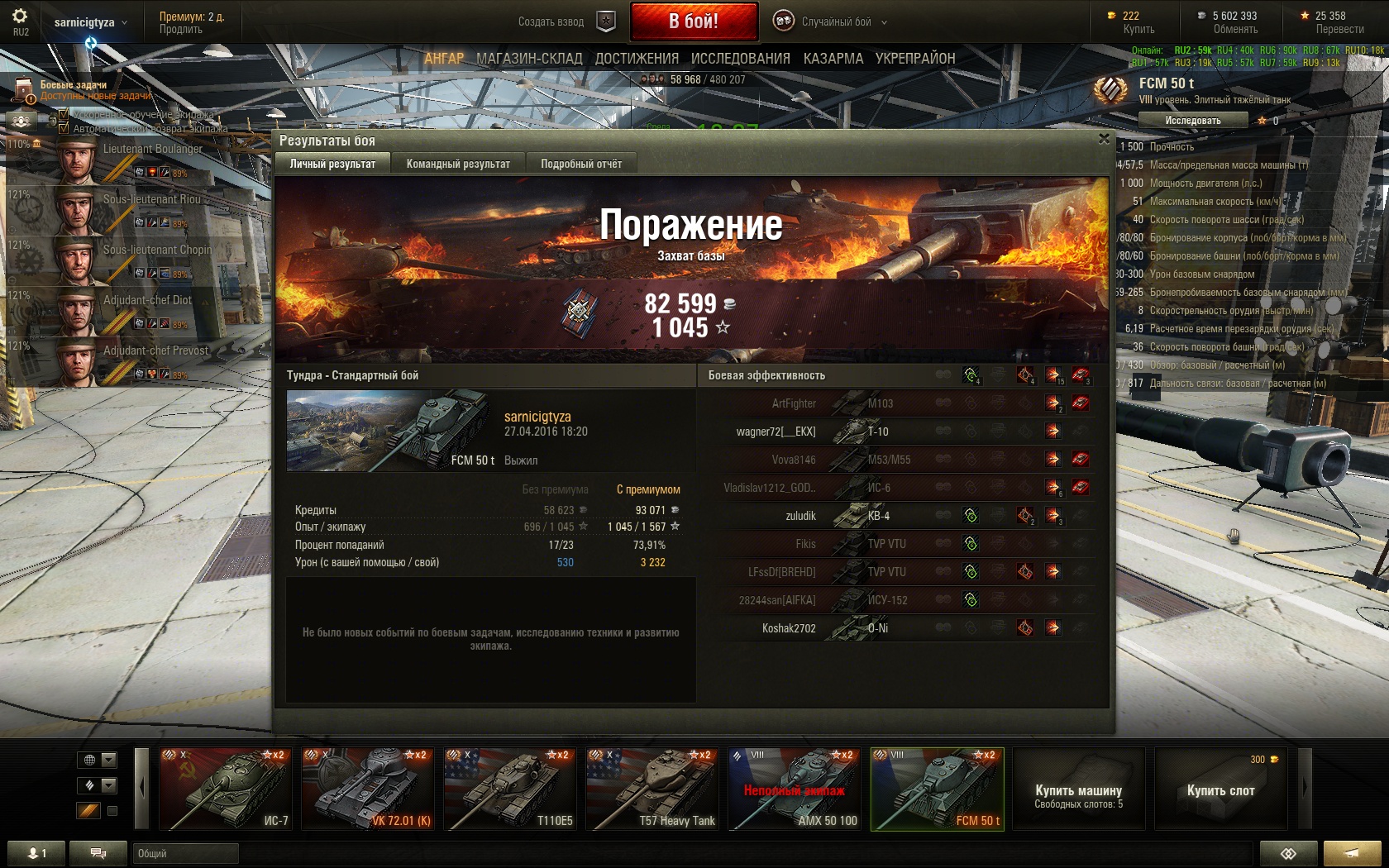Open the УКРЕПРАЙОН menu

915,59
